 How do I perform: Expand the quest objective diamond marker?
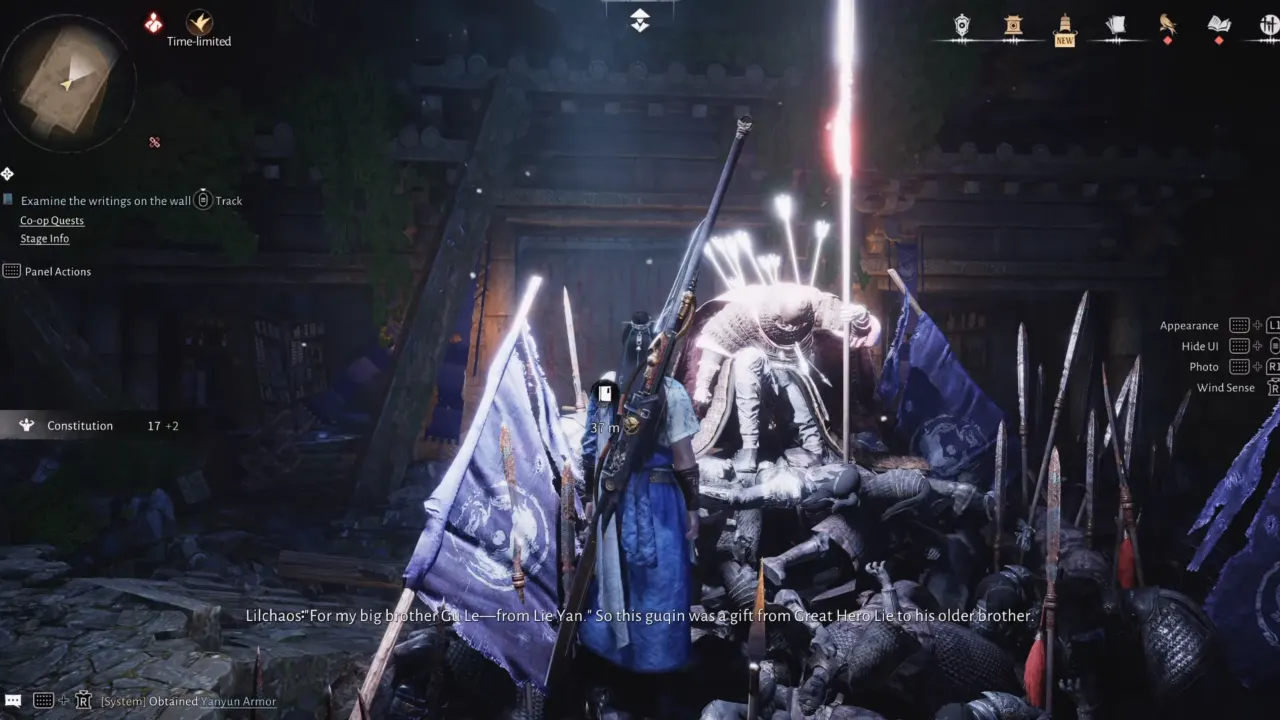[x=7, y=173]
